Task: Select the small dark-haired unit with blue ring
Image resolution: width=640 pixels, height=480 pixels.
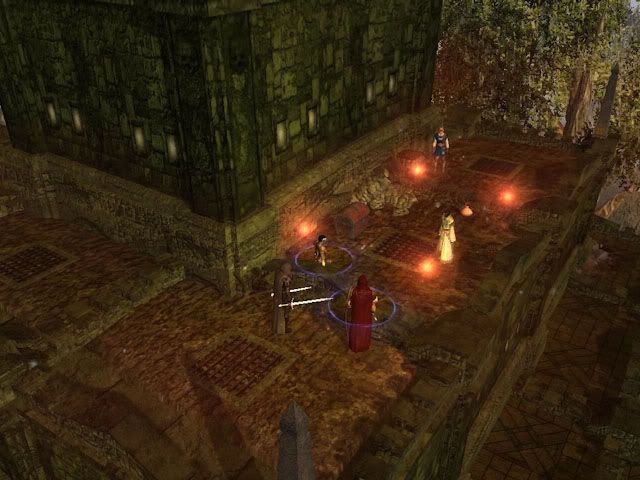Action: coord(321,250)
